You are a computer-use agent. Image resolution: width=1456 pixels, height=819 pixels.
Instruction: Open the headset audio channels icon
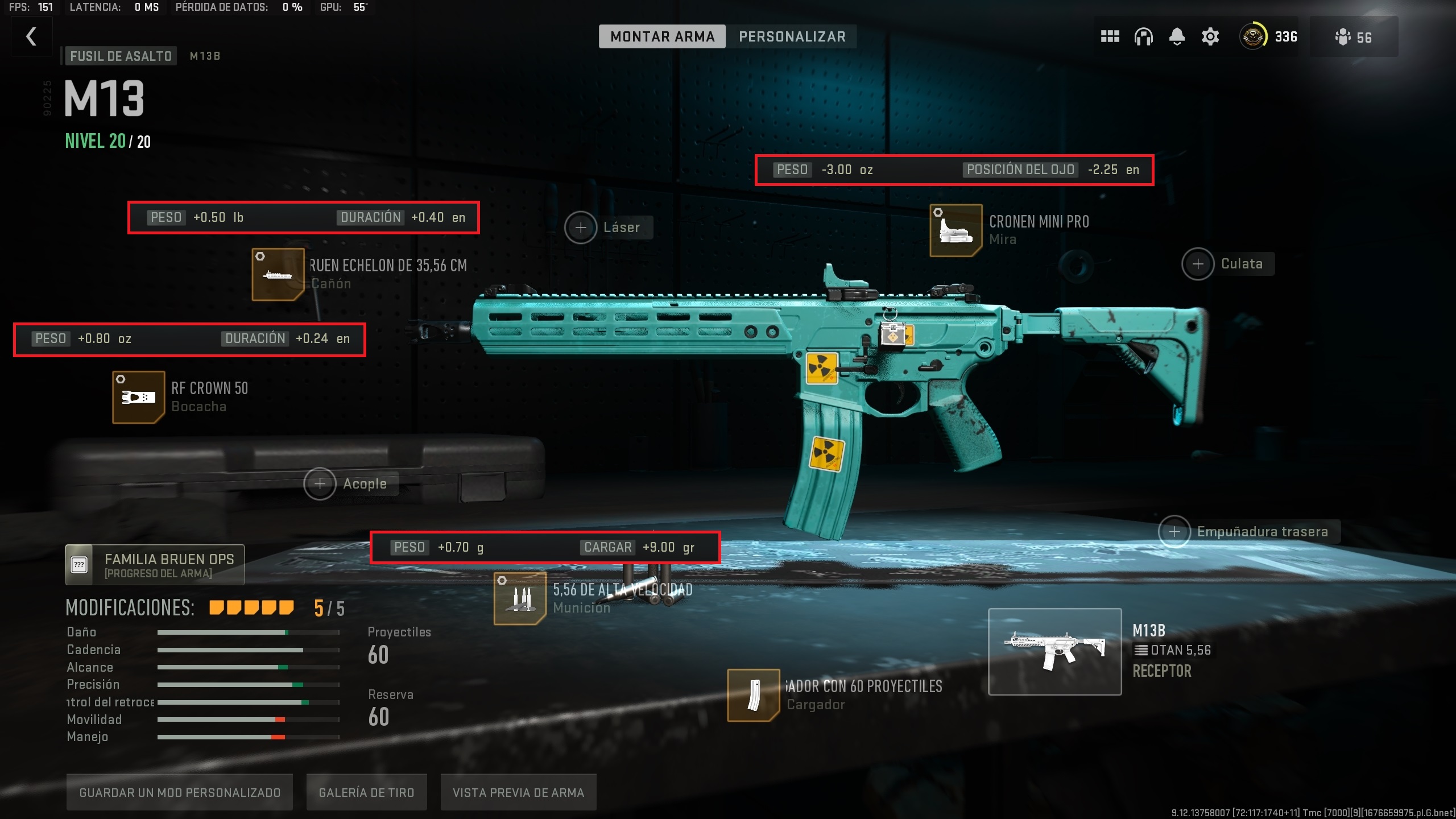coord(1143,36)
